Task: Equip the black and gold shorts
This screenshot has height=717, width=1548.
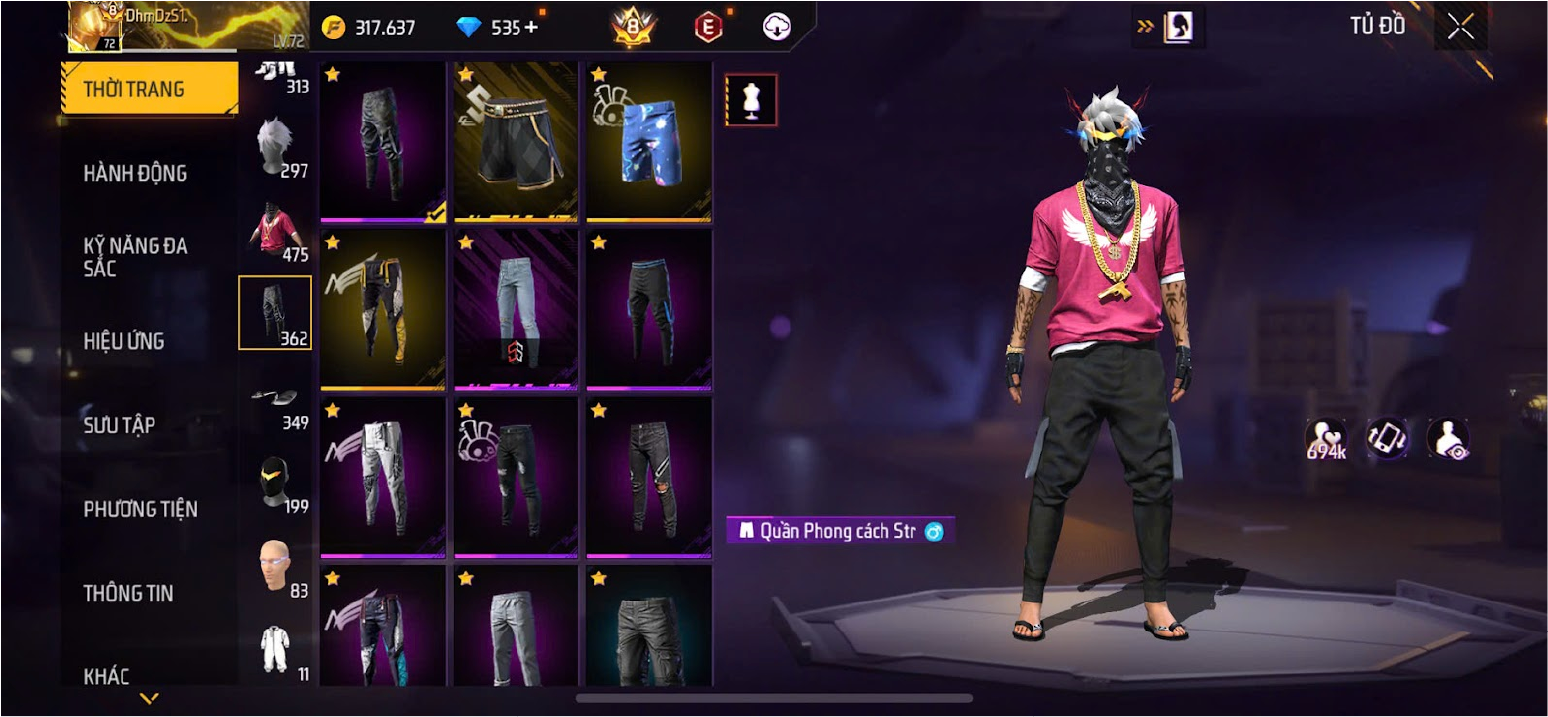Action: coord(516,142)
